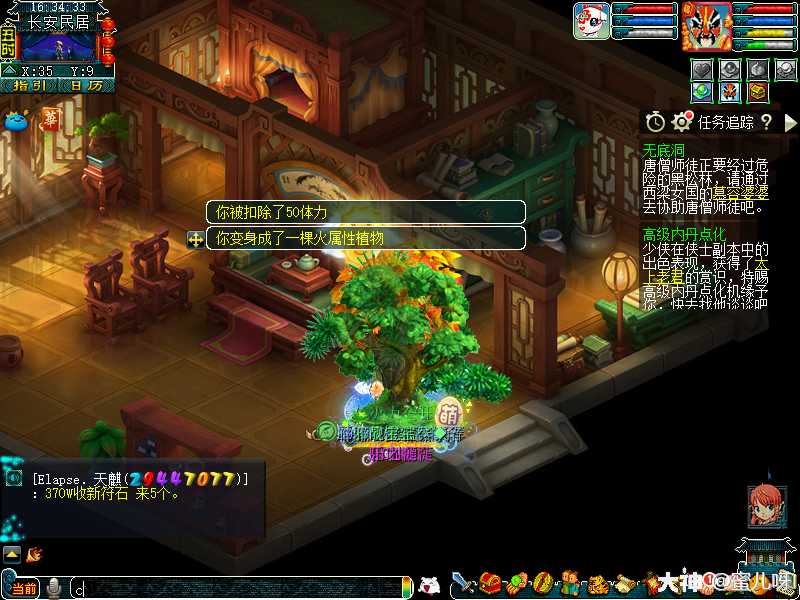Click the stopwatch icon in quest tracker

click(655, 121)
